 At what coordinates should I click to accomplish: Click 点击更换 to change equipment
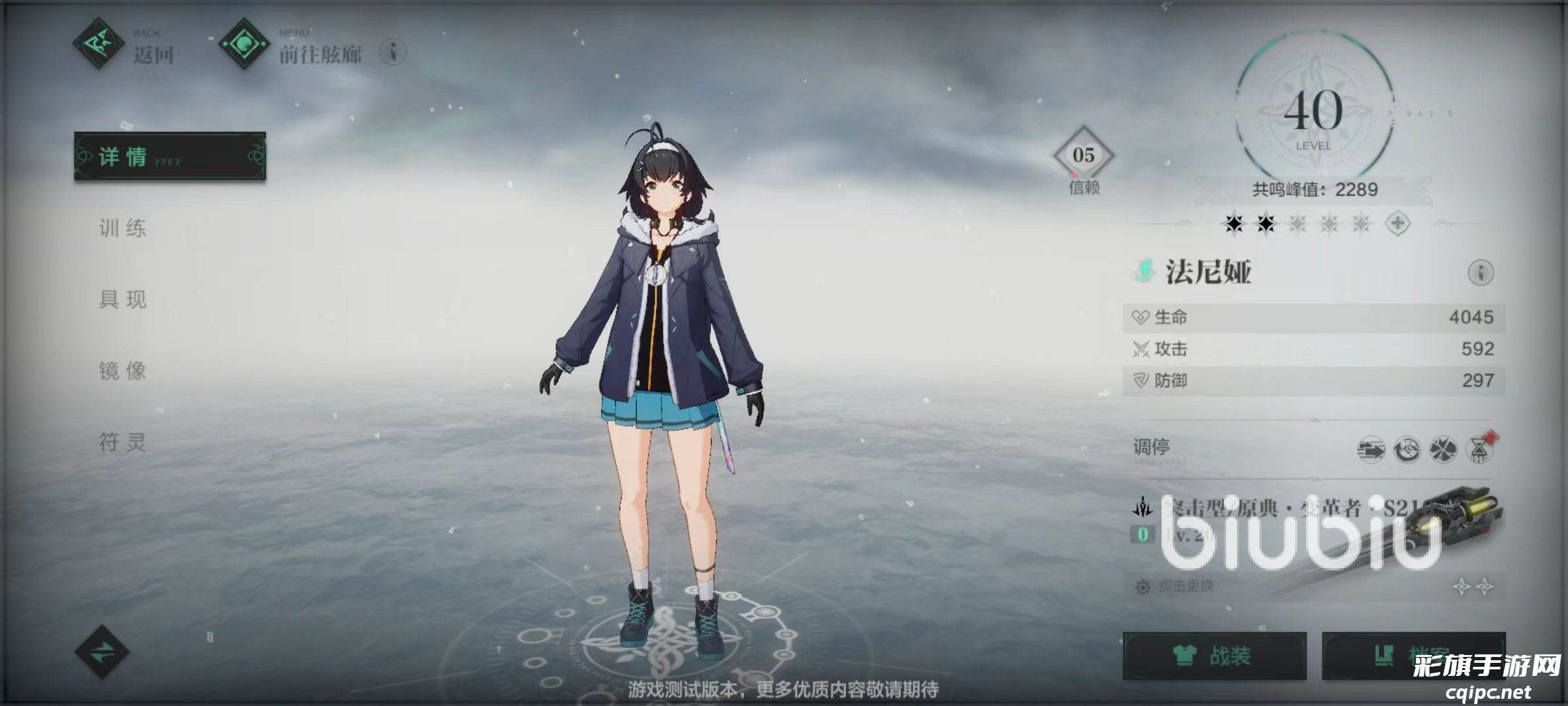coord(1186,586)
